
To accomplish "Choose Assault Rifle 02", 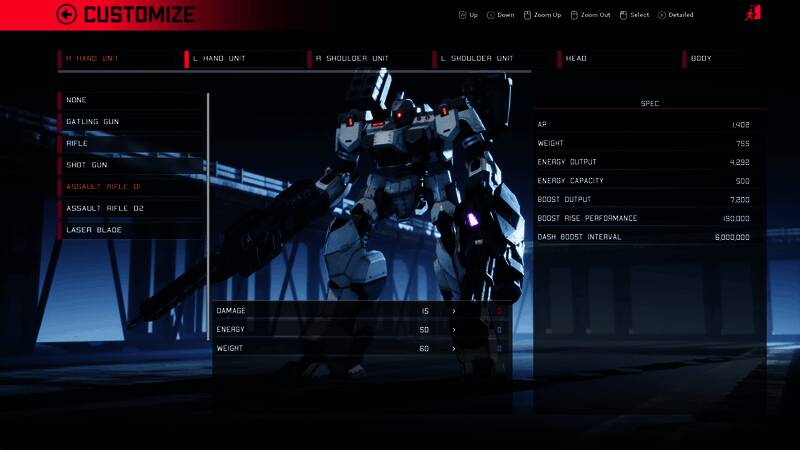I will (x=132, y=208).
